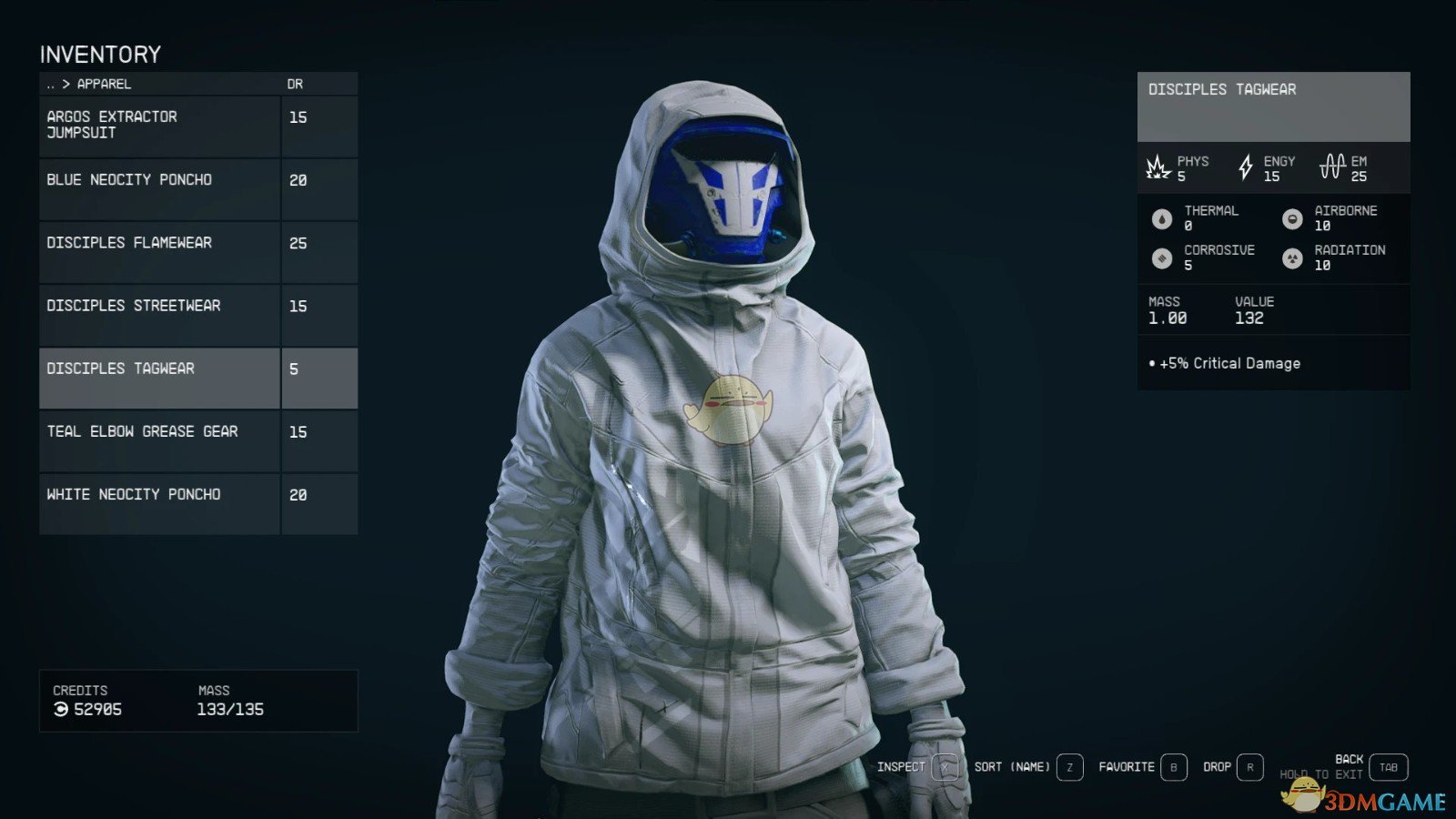The width and height of the screenshot is (1456, 819).
Task: Go back out of the inventory
Action: coord(1388,767)
